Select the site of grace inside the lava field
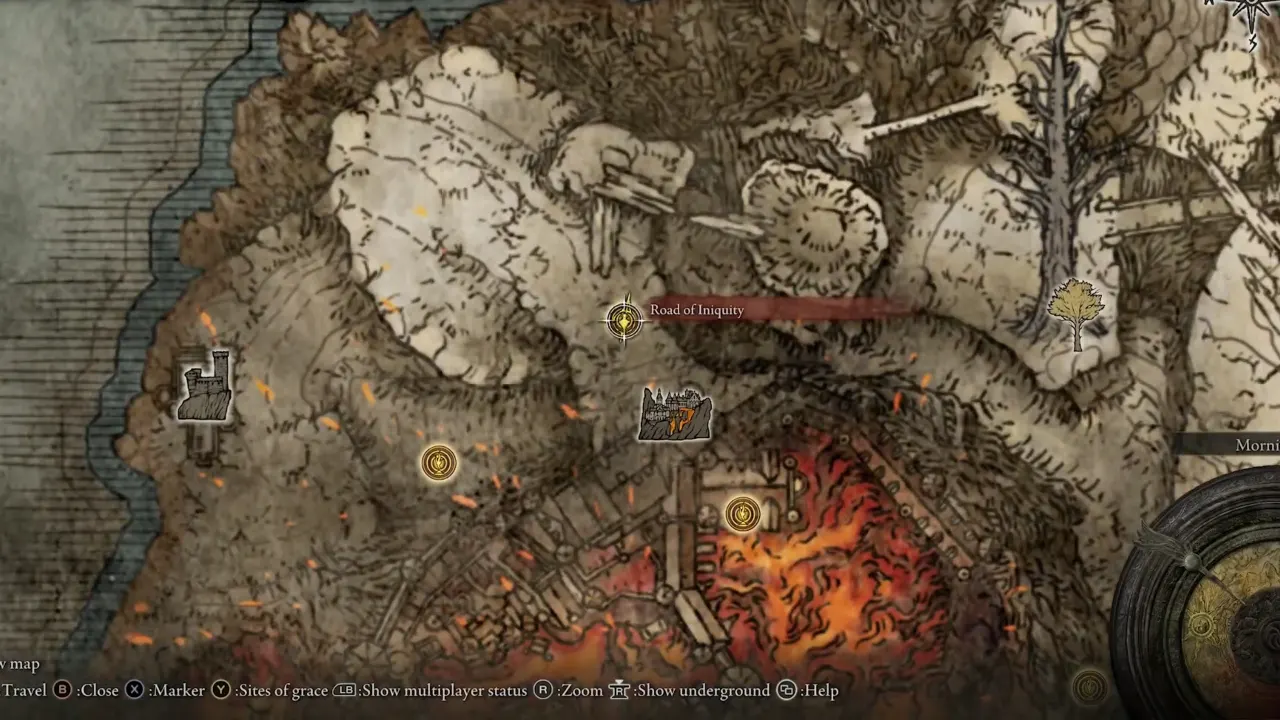Screen dimensions: 1280x720 [741, 514]
